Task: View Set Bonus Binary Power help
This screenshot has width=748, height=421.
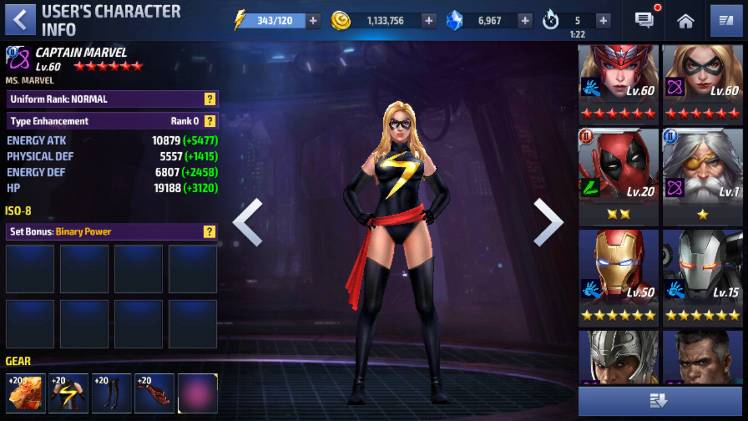Action: point(210,231)
